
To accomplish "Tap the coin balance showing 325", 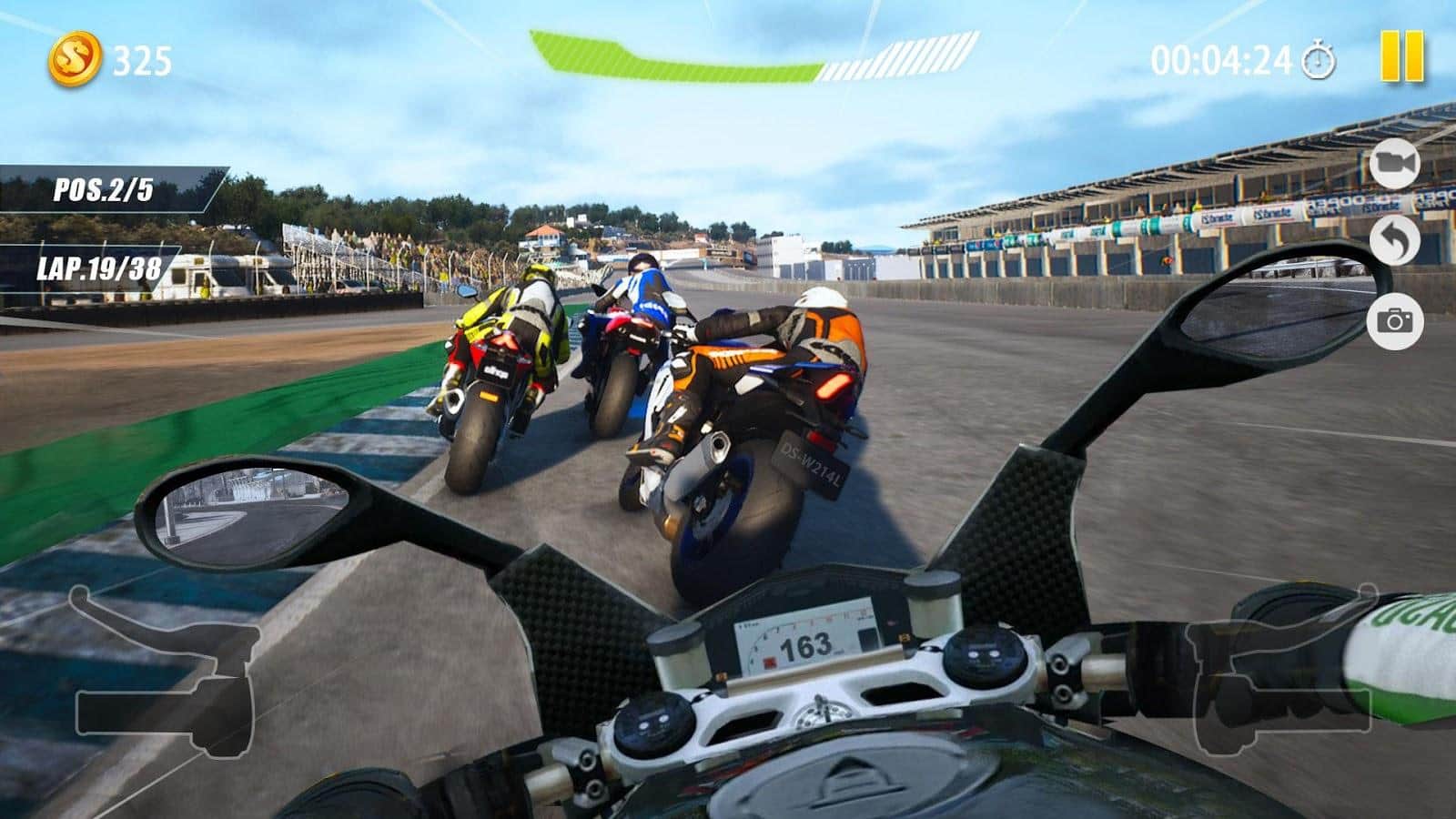I will [143, 59].
